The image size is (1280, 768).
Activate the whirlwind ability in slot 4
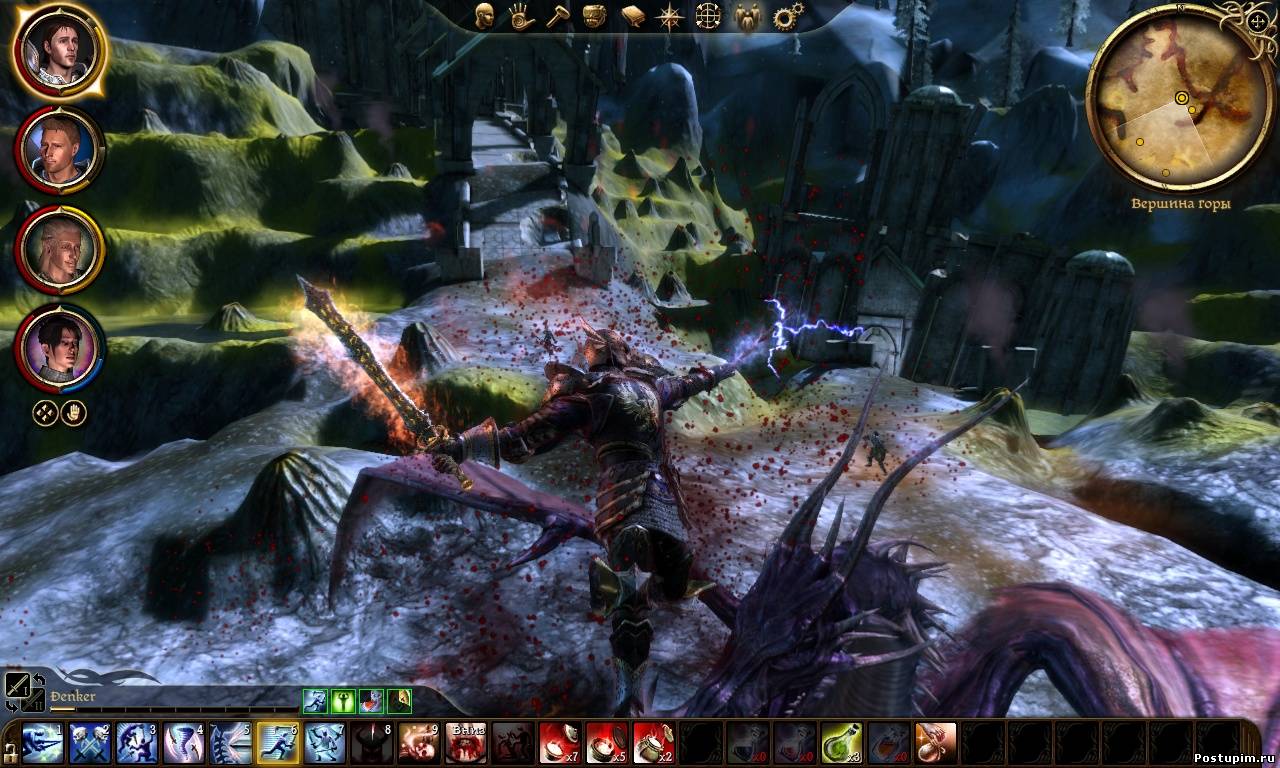(x=184, y=743)
